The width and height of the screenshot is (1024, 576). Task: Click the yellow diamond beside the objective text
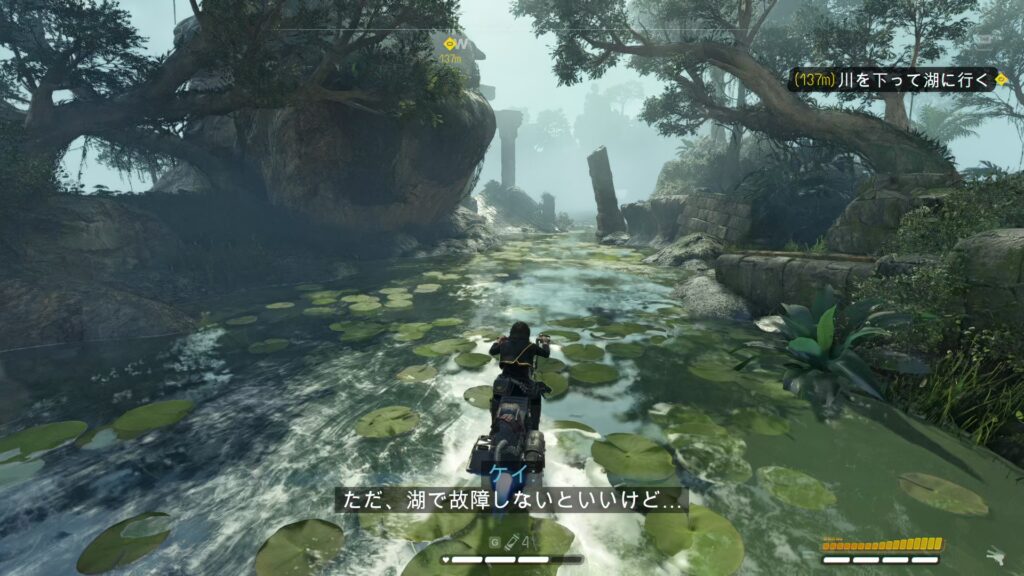(1001, 79)
